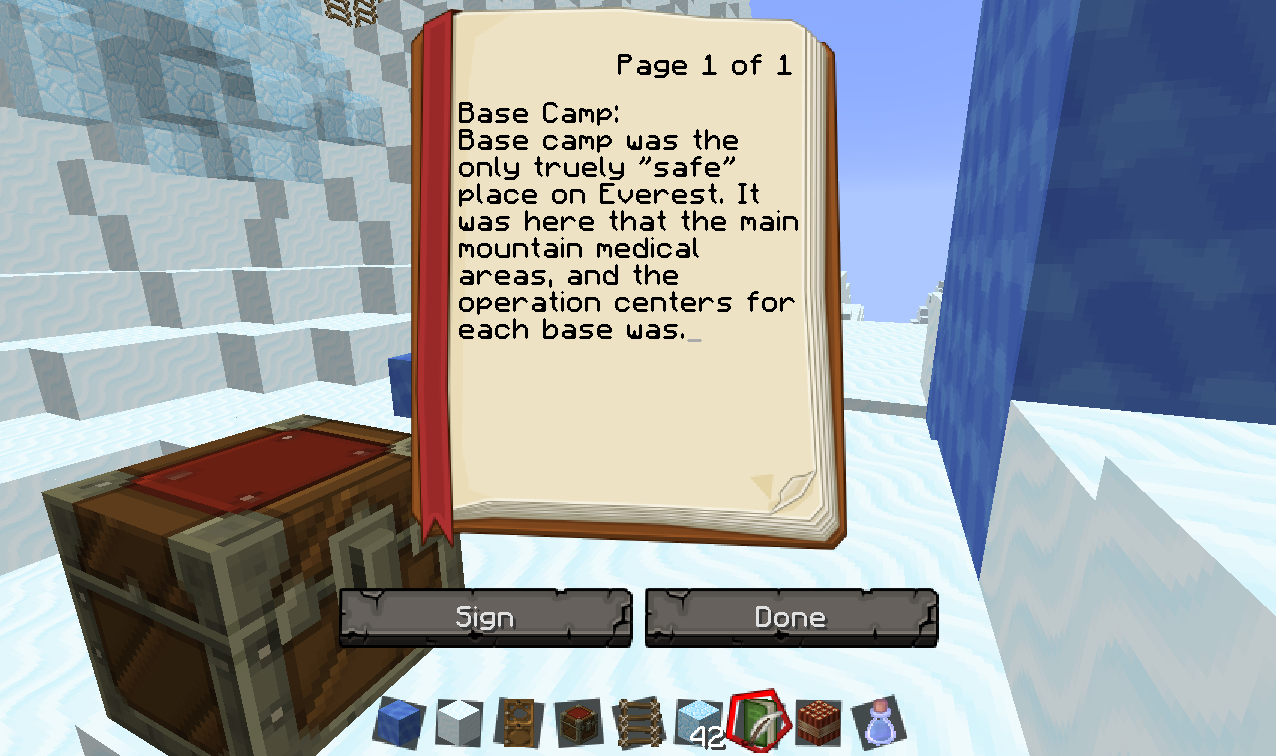Screen dimensions: 1276x756
Task: Select the ice block stack of 42
Action: [698, 722]
